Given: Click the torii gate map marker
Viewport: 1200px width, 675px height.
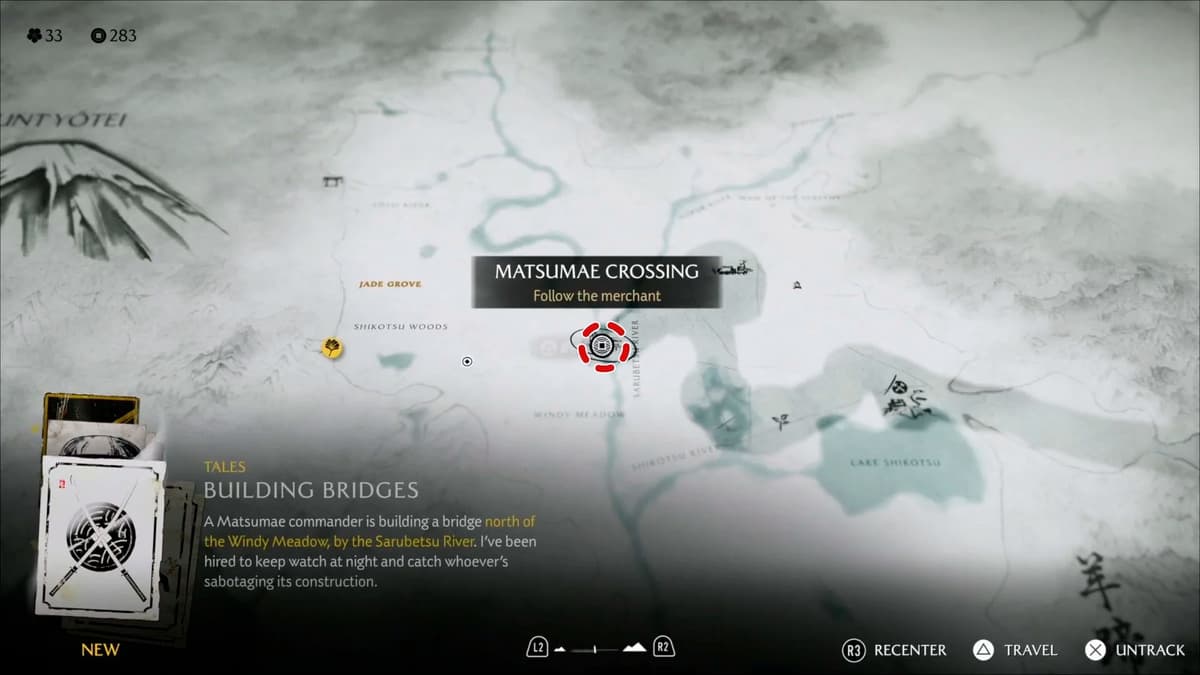Looking at the screenshot, I should 332,182.
